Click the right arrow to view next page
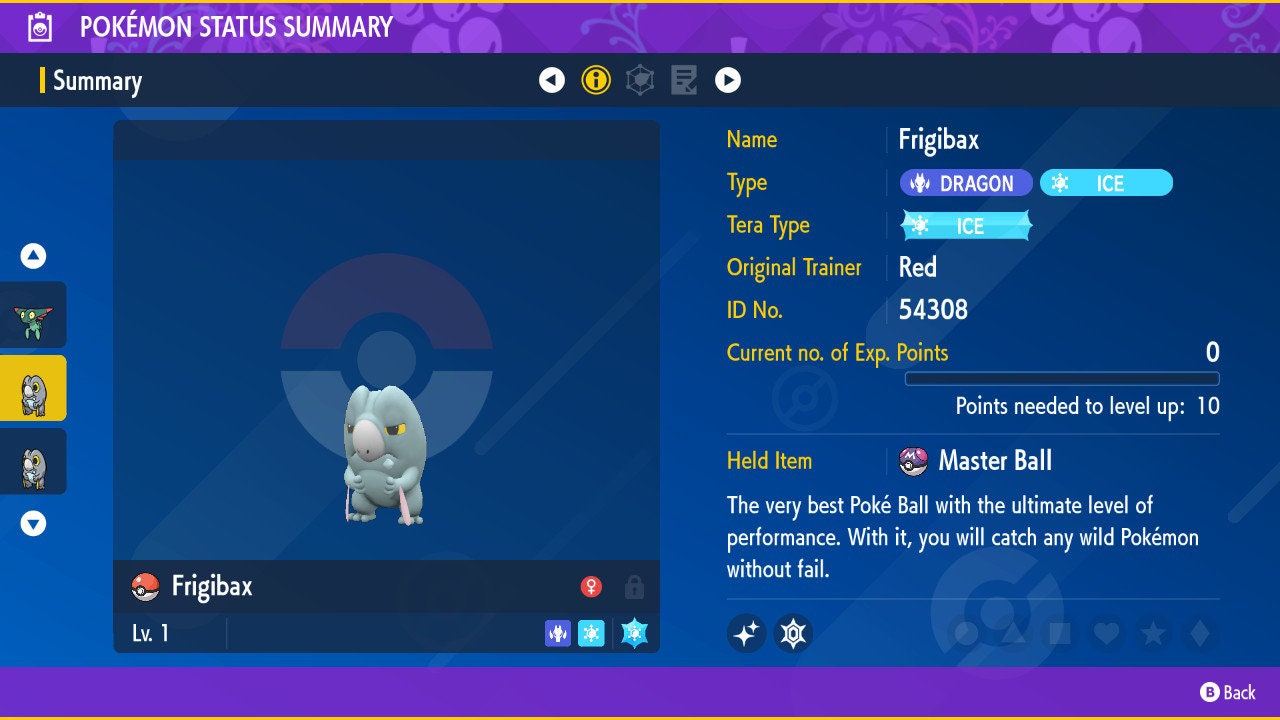 728,80
